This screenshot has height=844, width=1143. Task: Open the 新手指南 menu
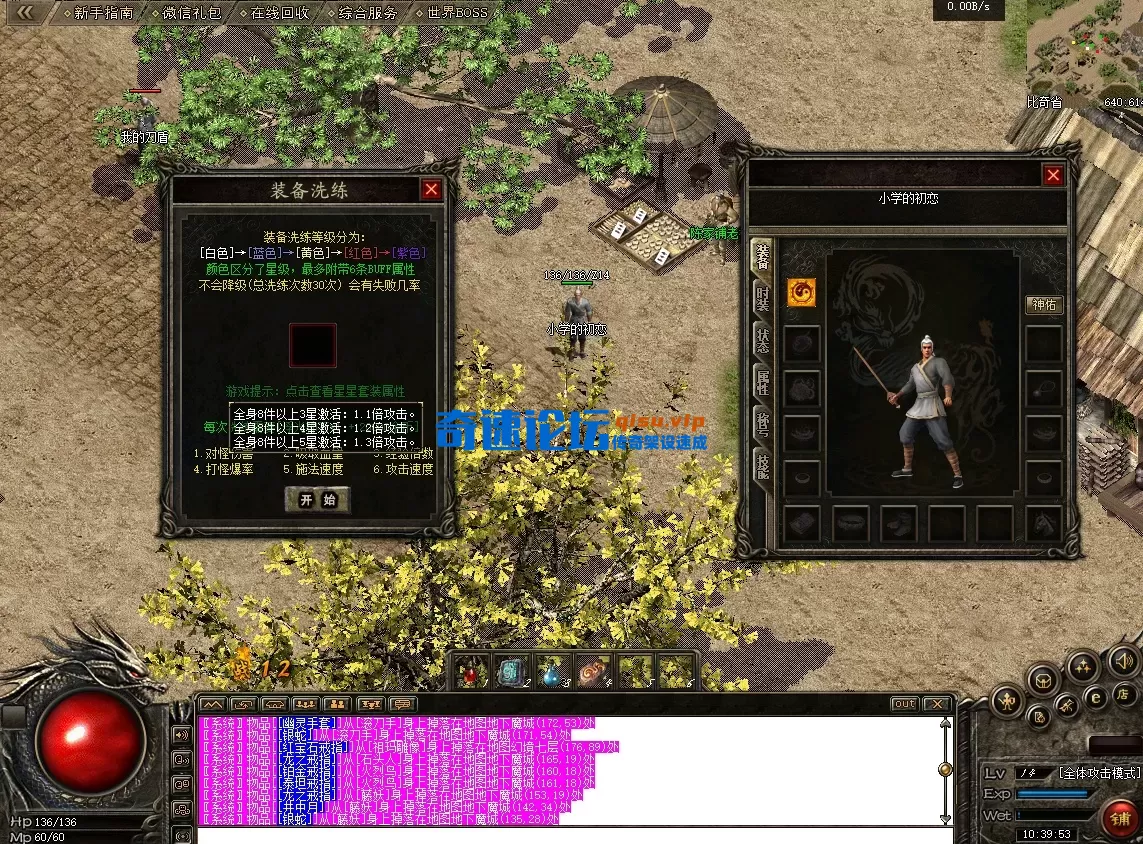(104, 13)
